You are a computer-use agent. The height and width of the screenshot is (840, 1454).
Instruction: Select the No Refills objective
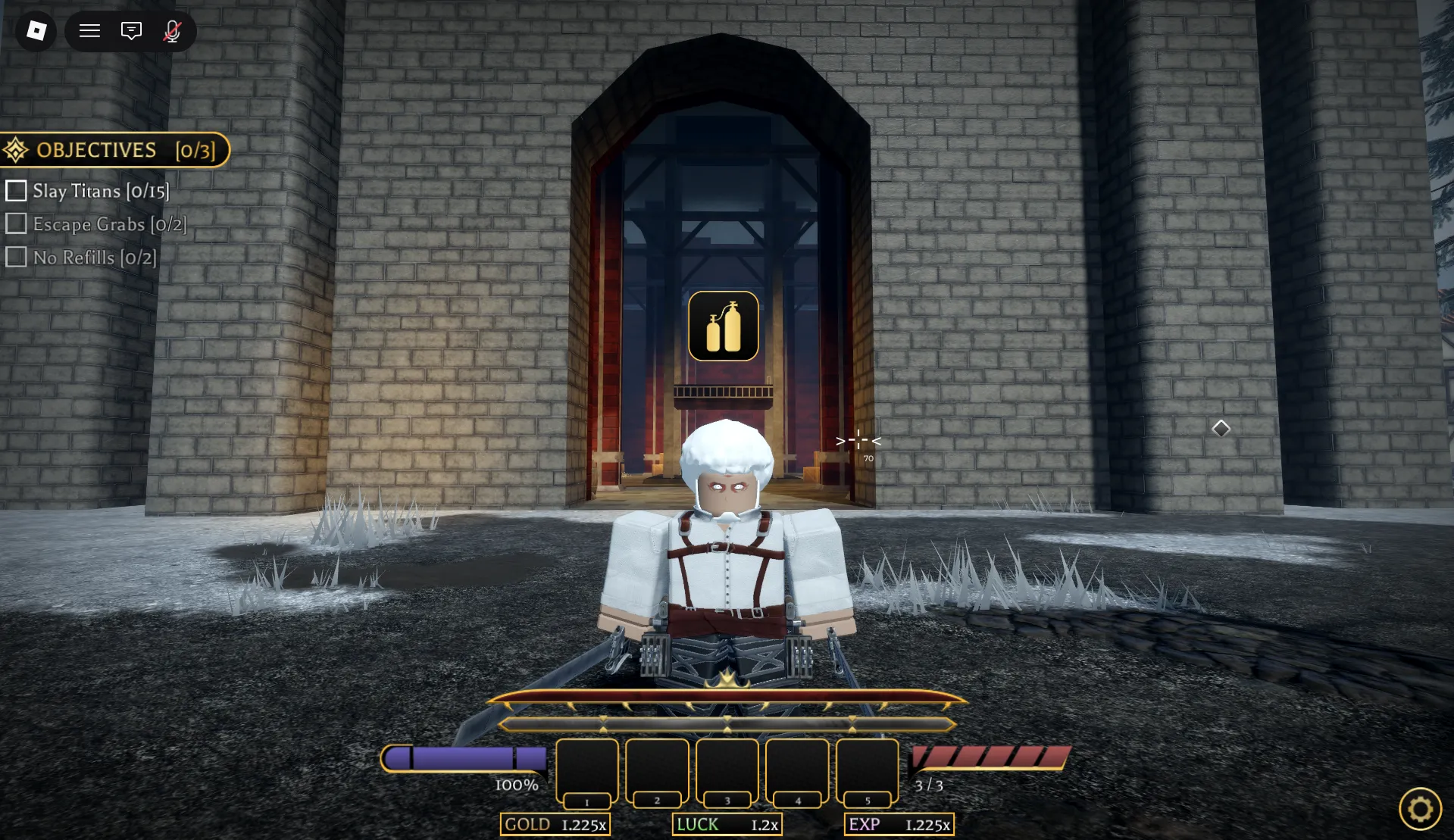(x=81, y=258)
